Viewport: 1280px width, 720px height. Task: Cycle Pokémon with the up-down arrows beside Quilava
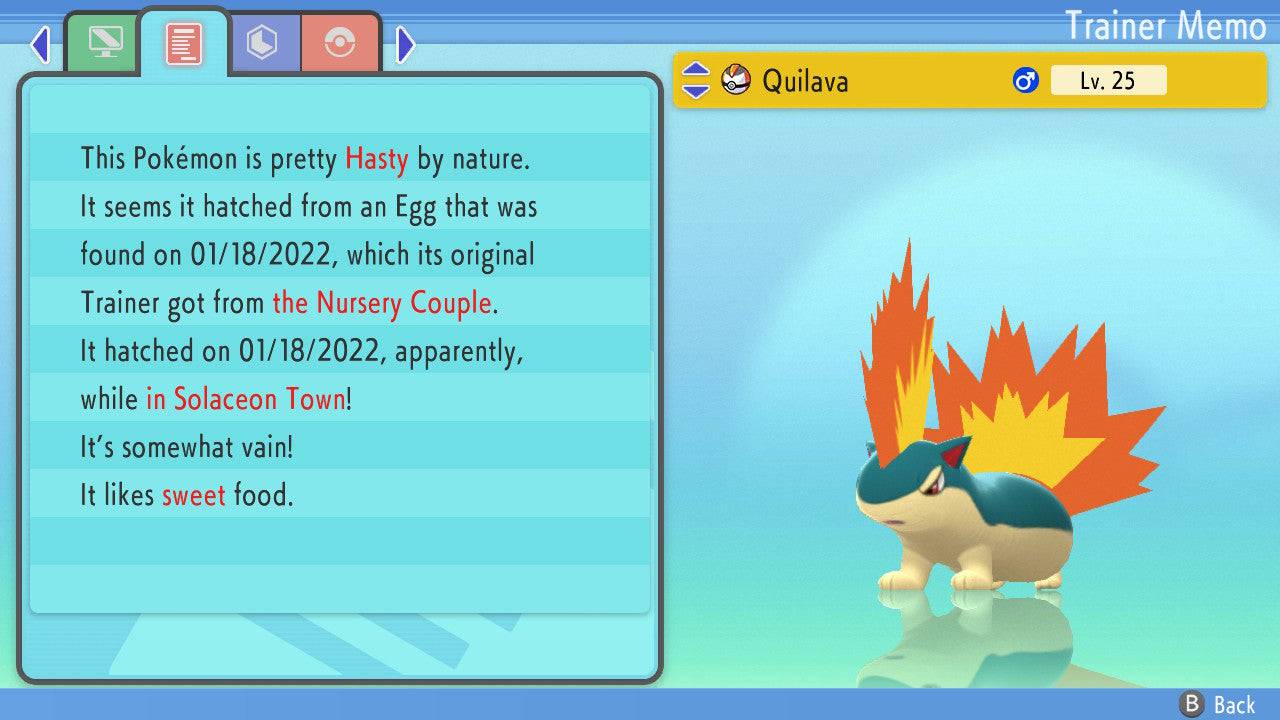[696, 80]
